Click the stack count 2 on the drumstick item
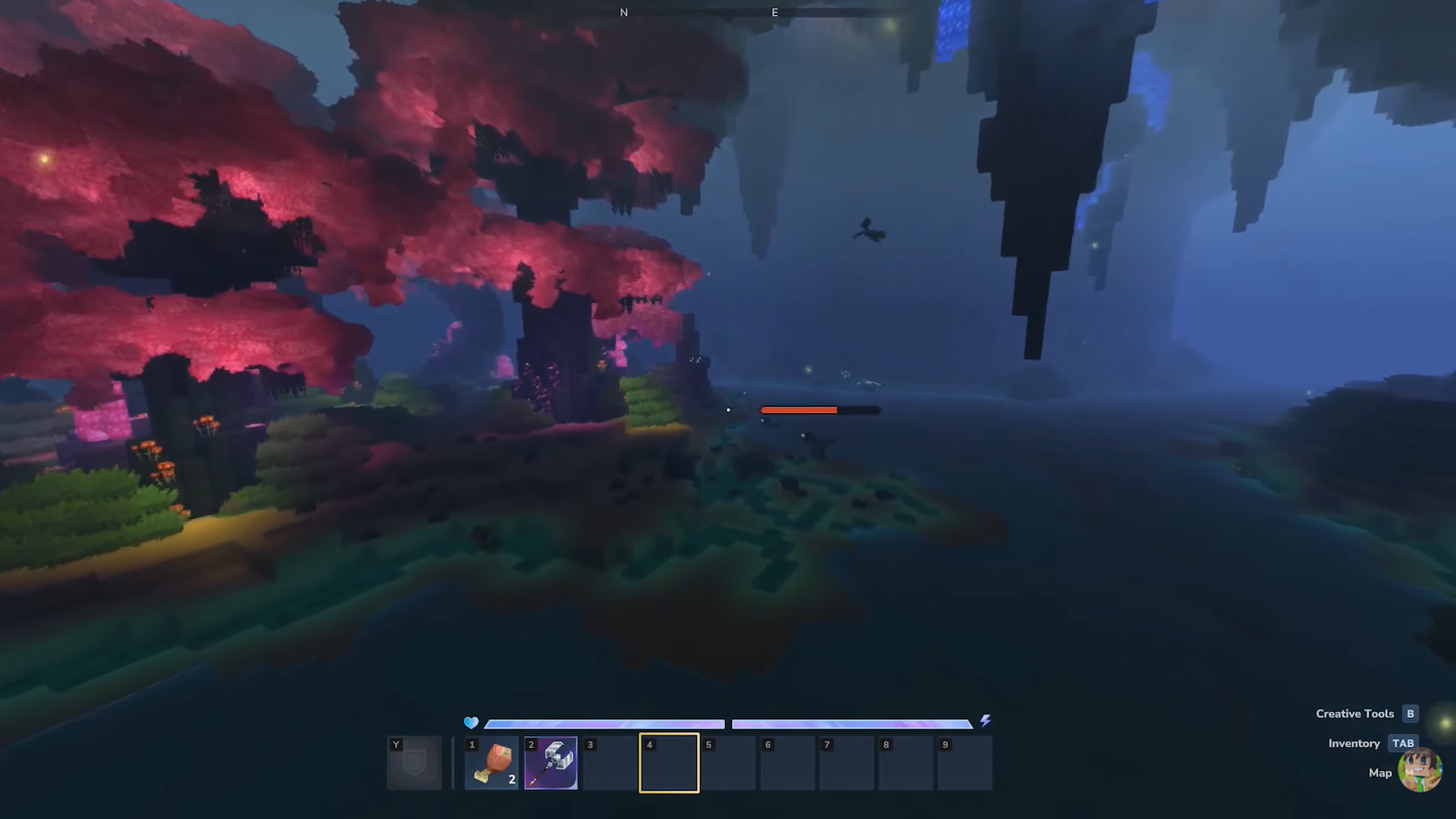1456x819 pixels. 511,778
